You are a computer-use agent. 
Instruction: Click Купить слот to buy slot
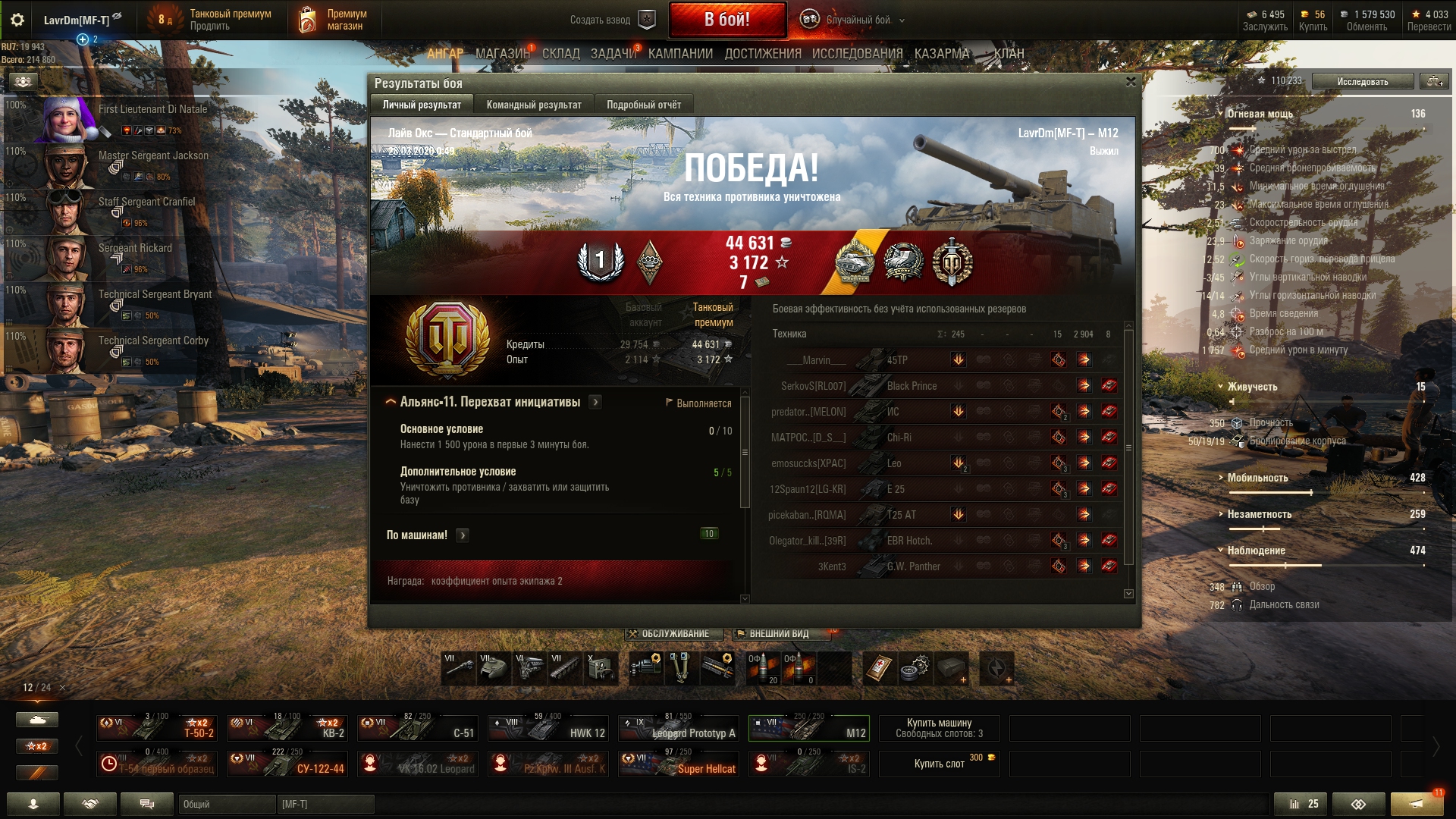[x=939, y=764]
